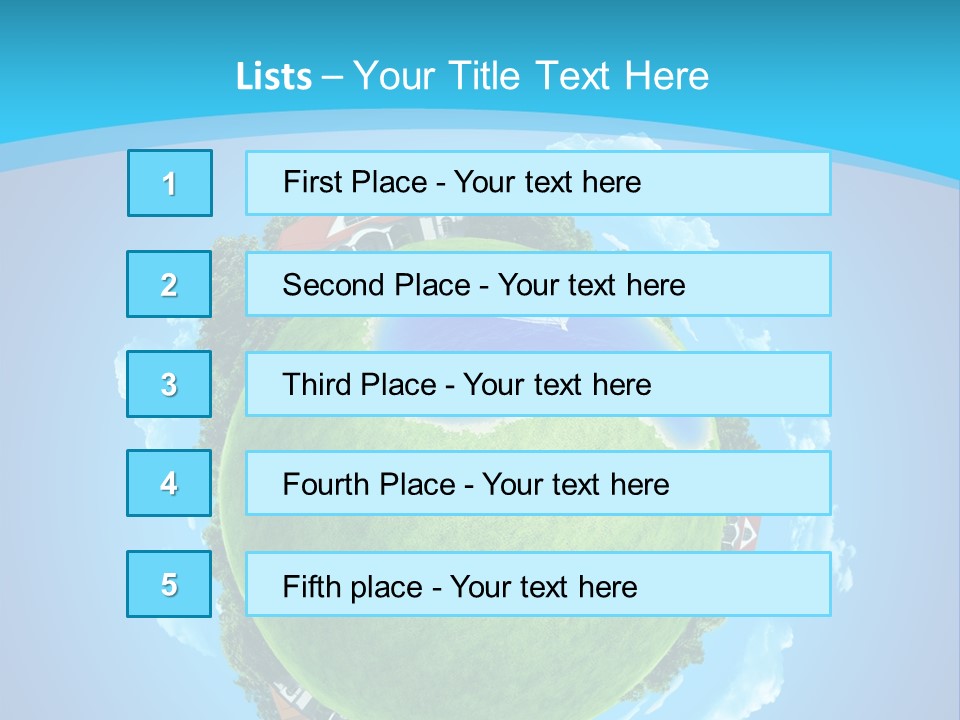
Task: Click the Fifth place text bar
Action: (x=538, y=584)
